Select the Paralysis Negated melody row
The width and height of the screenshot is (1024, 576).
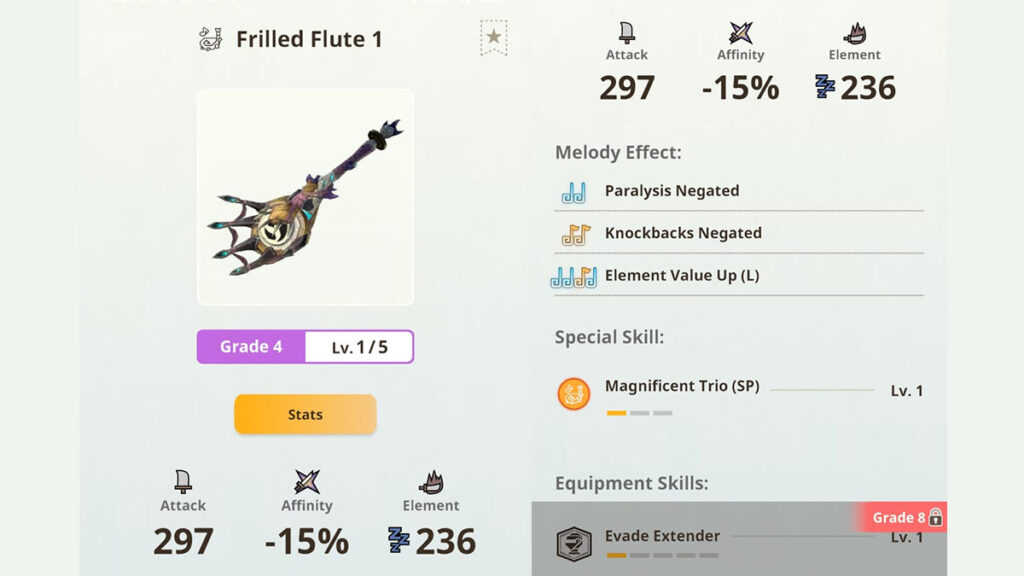point(671,191)
